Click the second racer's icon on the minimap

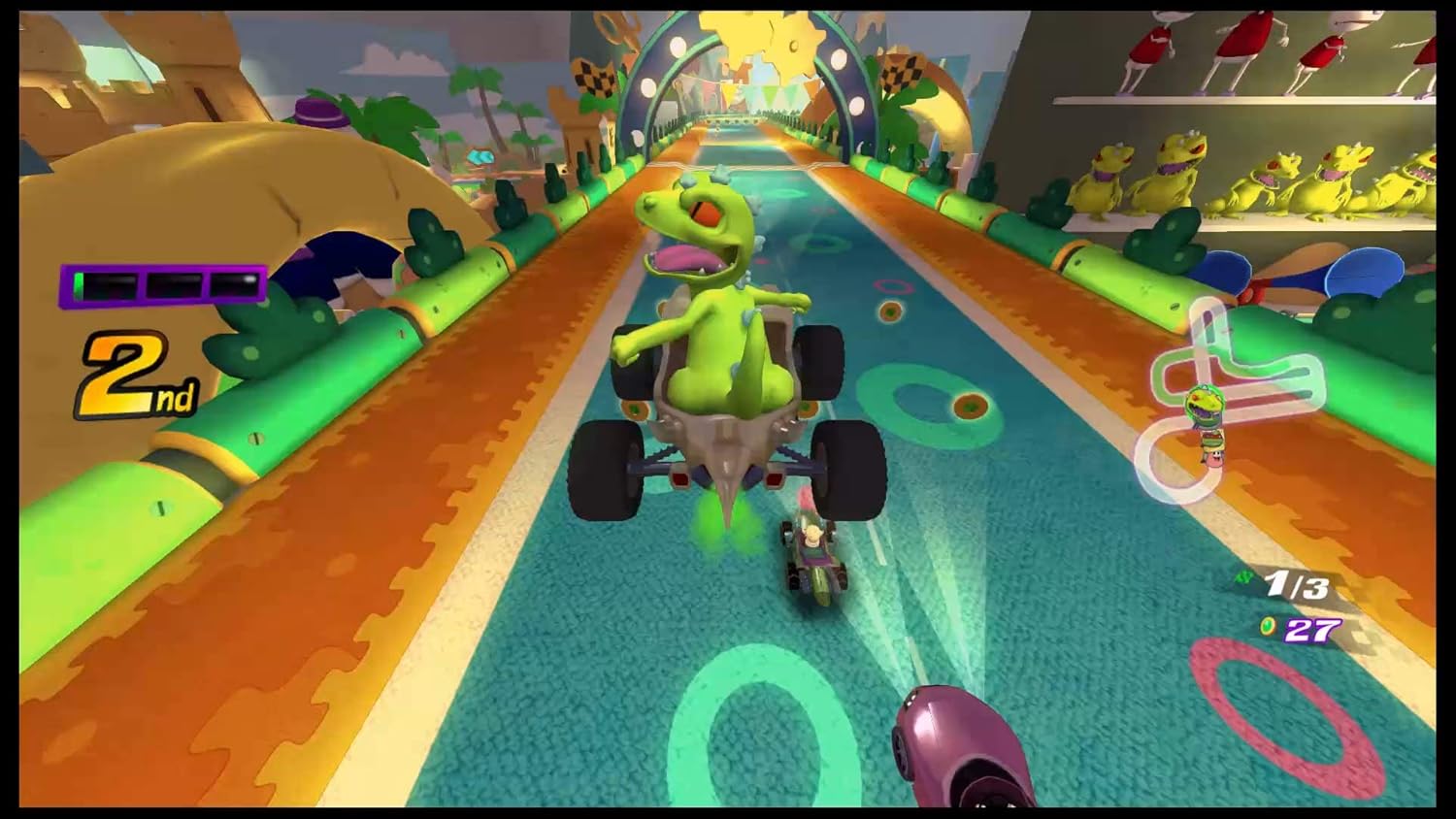(1212, 440)
